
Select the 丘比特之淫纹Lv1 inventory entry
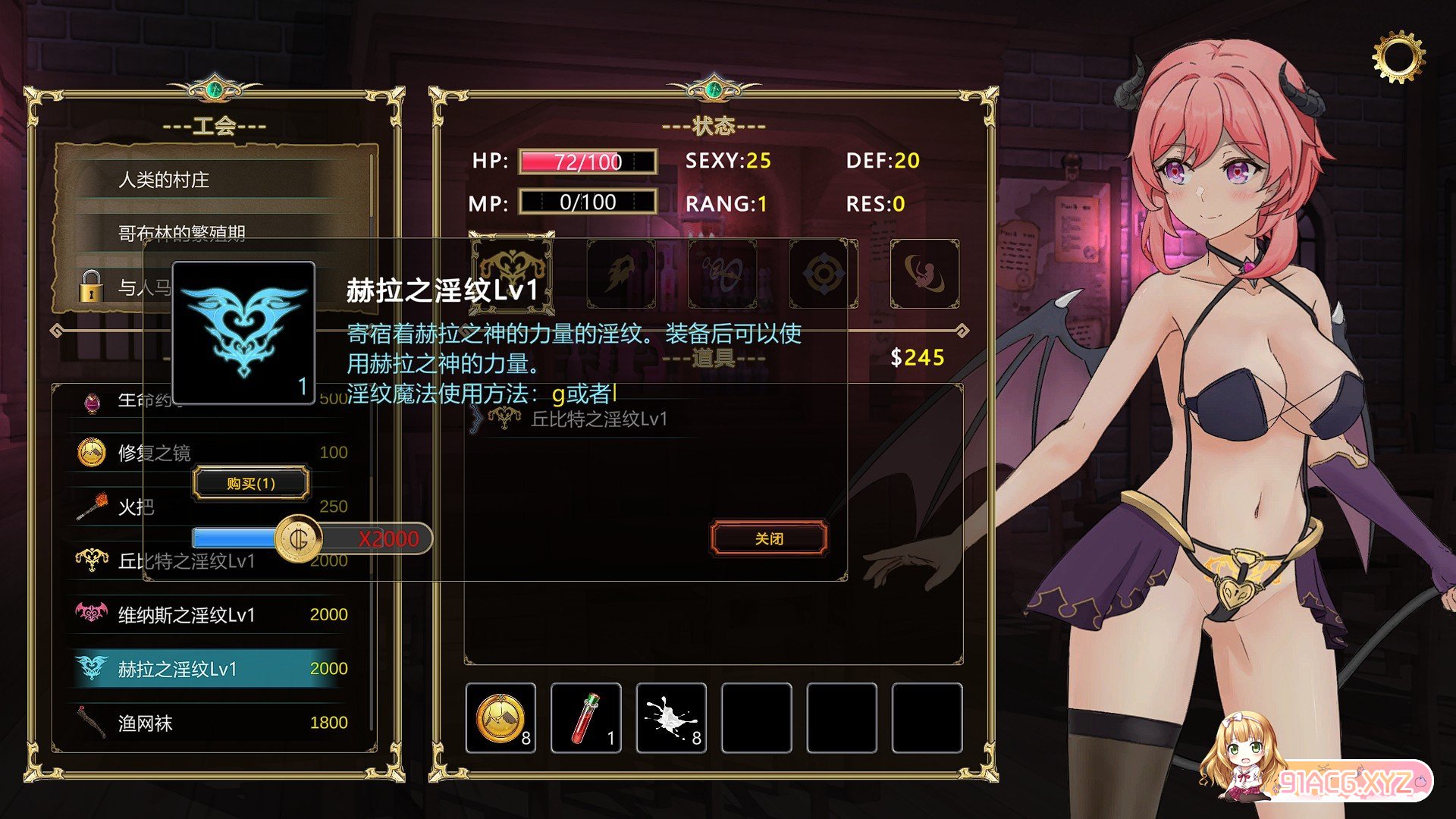coord(598,419)
